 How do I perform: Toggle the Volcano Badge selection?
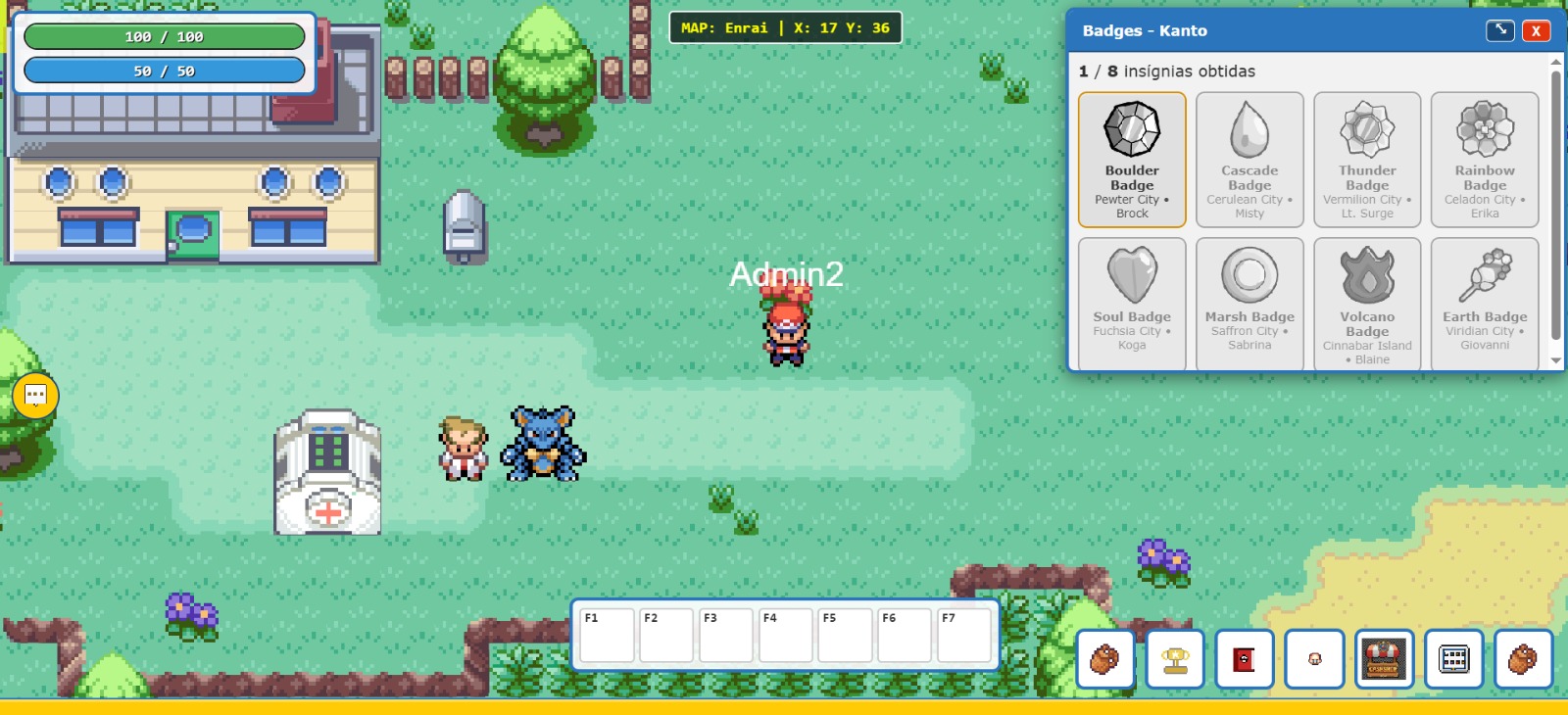(x=1367, y=302)
